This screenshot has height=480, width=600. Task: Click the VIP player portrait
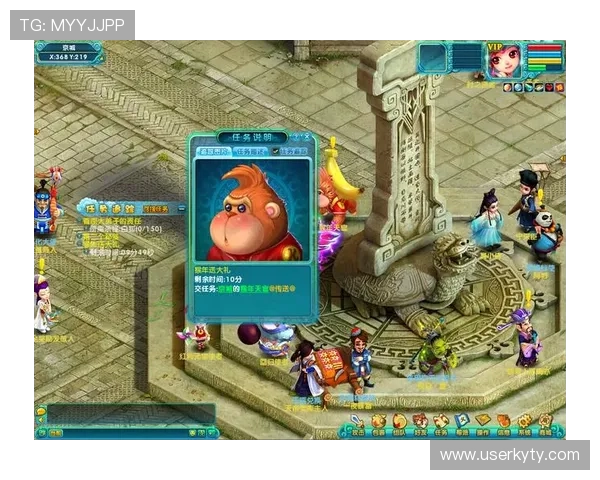coord(503,59)
